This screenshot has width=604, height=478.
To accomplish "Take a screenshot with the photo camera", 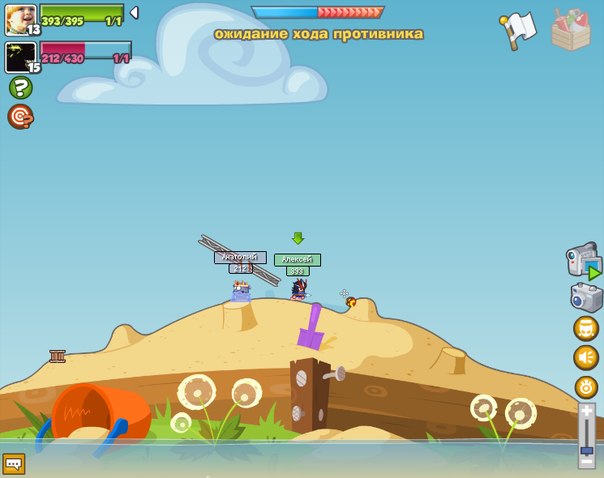I will (586, 297).
